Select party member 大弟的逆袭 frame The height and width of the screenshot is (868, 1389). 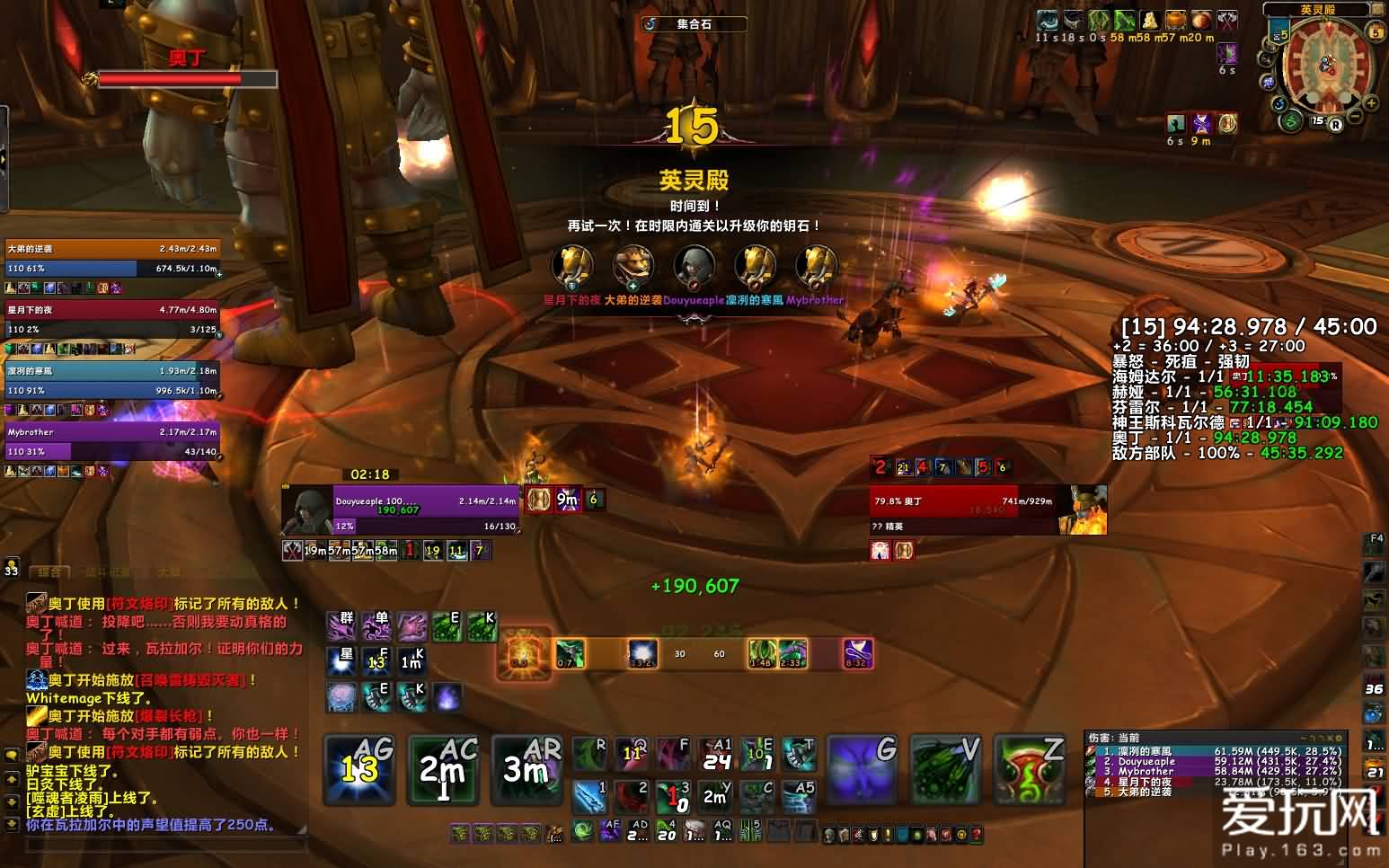tap(112, 259)
